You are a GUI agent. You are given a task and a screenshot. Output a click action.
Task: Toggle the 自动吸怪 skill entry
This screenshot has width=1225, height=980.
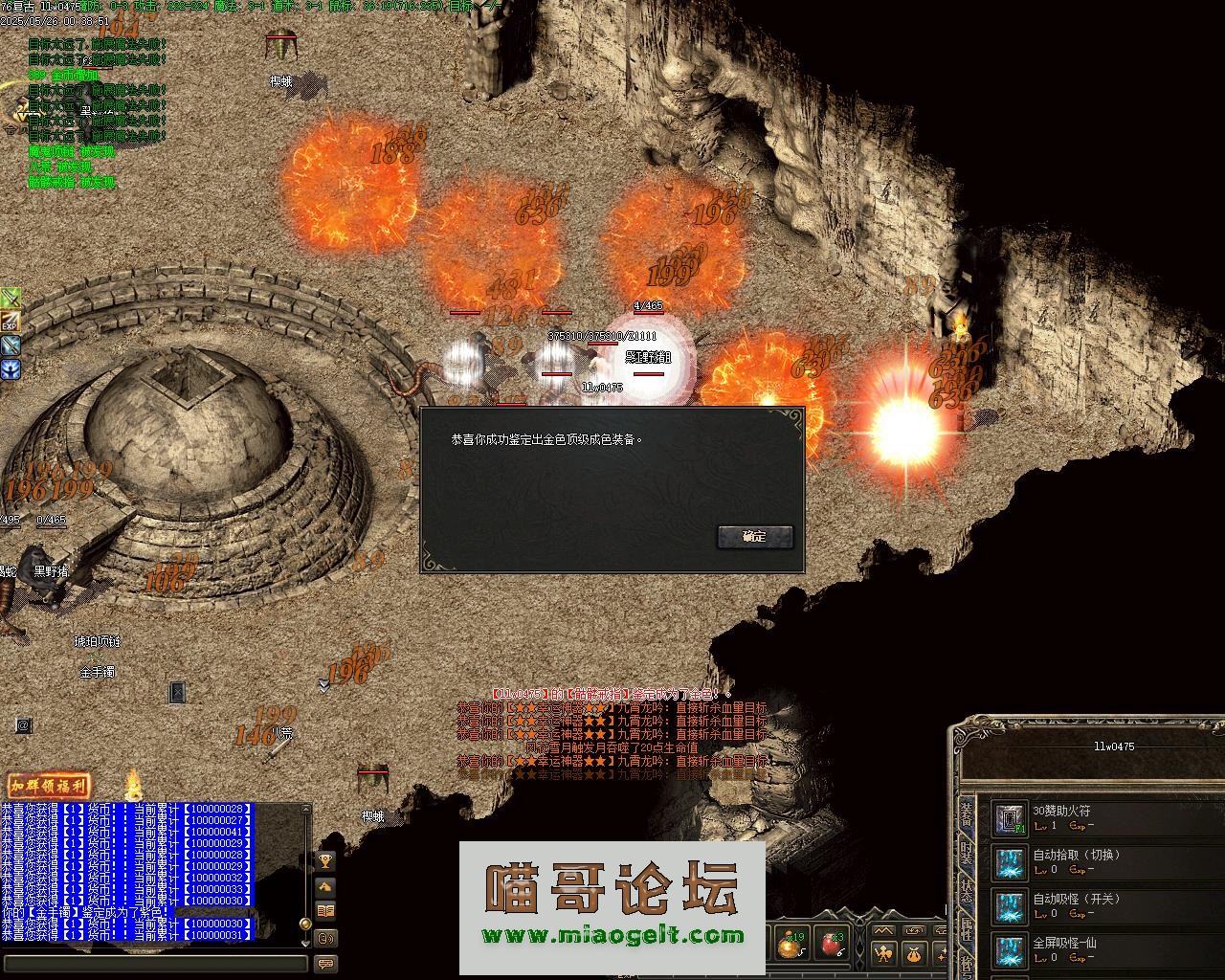1009,905
